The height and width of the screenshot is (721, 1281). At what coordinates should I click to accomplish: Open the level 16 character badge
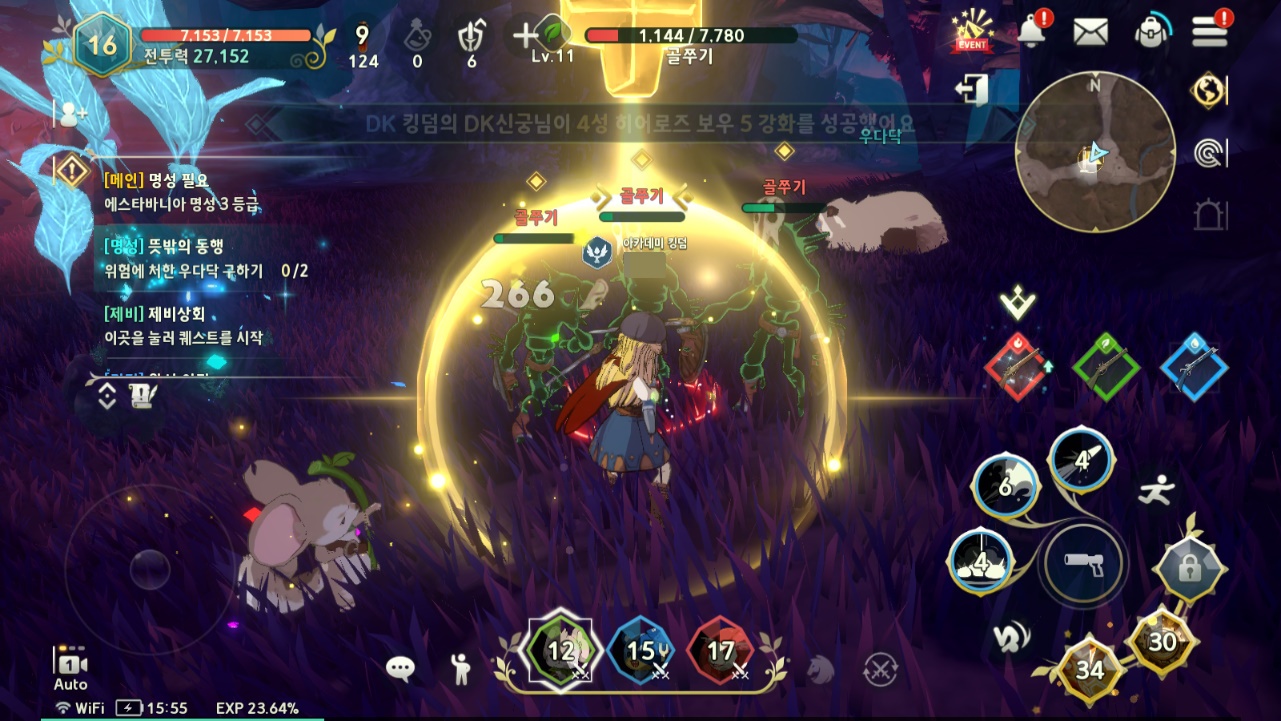(101, 44)
